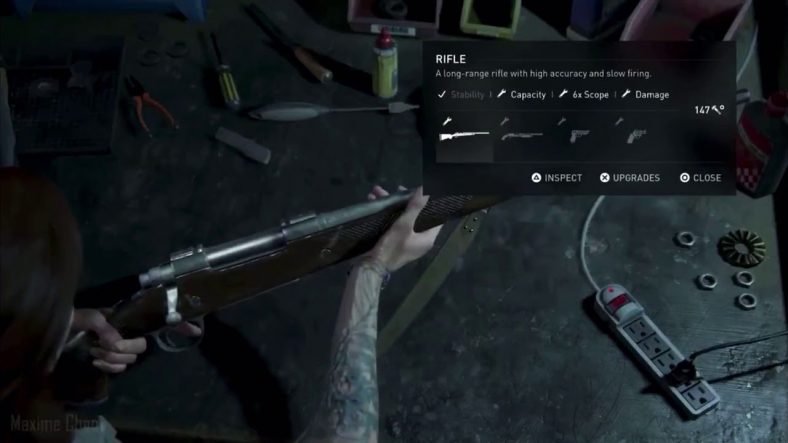788x443 pixels.
Task: Select the Damage upgrade
Action: (645, 95)
